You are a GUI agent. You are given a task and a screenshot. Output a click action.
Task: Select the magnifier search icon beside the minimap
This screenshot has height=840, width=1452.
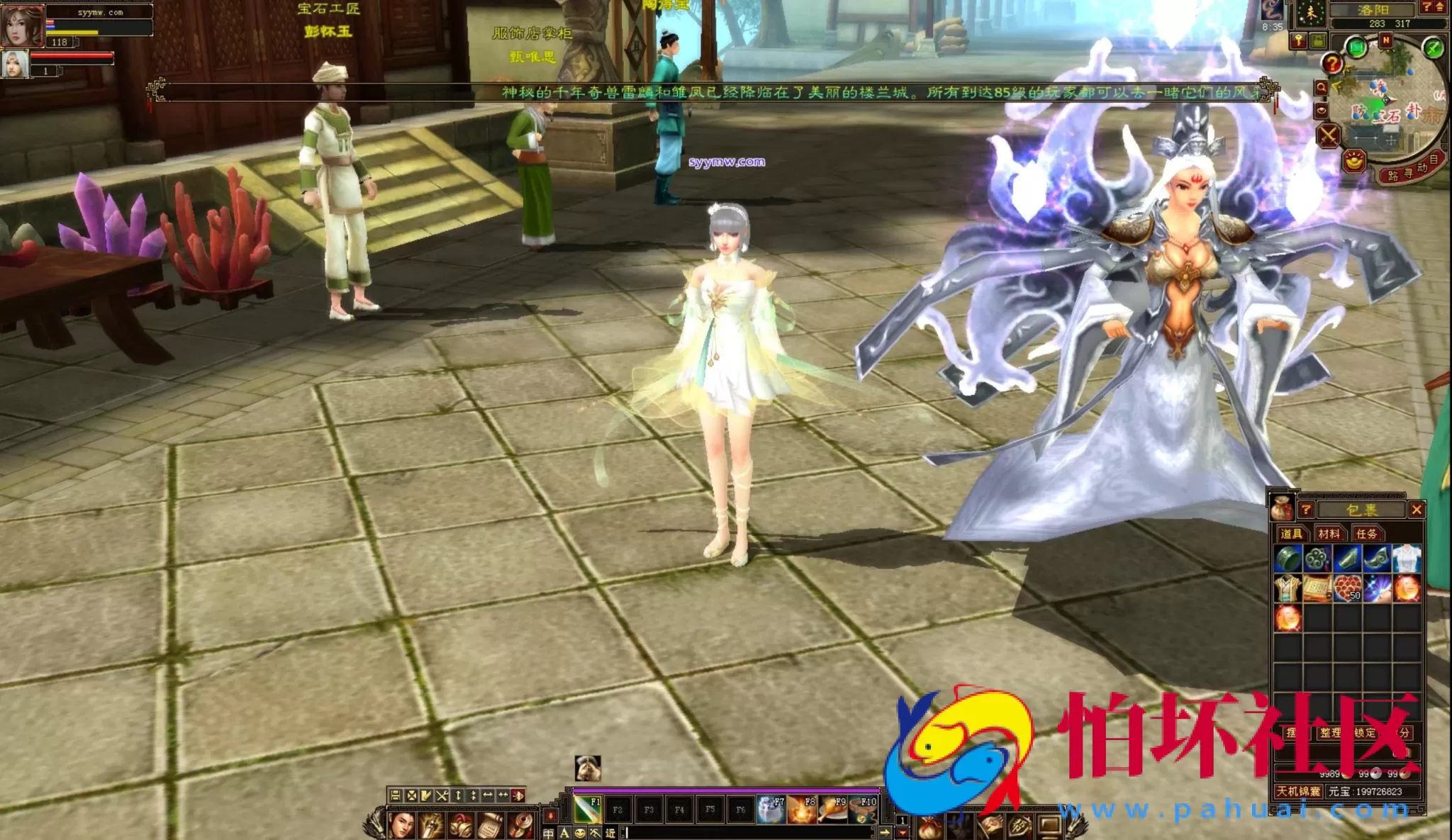pyautogui.click(x=1322, y=86)
